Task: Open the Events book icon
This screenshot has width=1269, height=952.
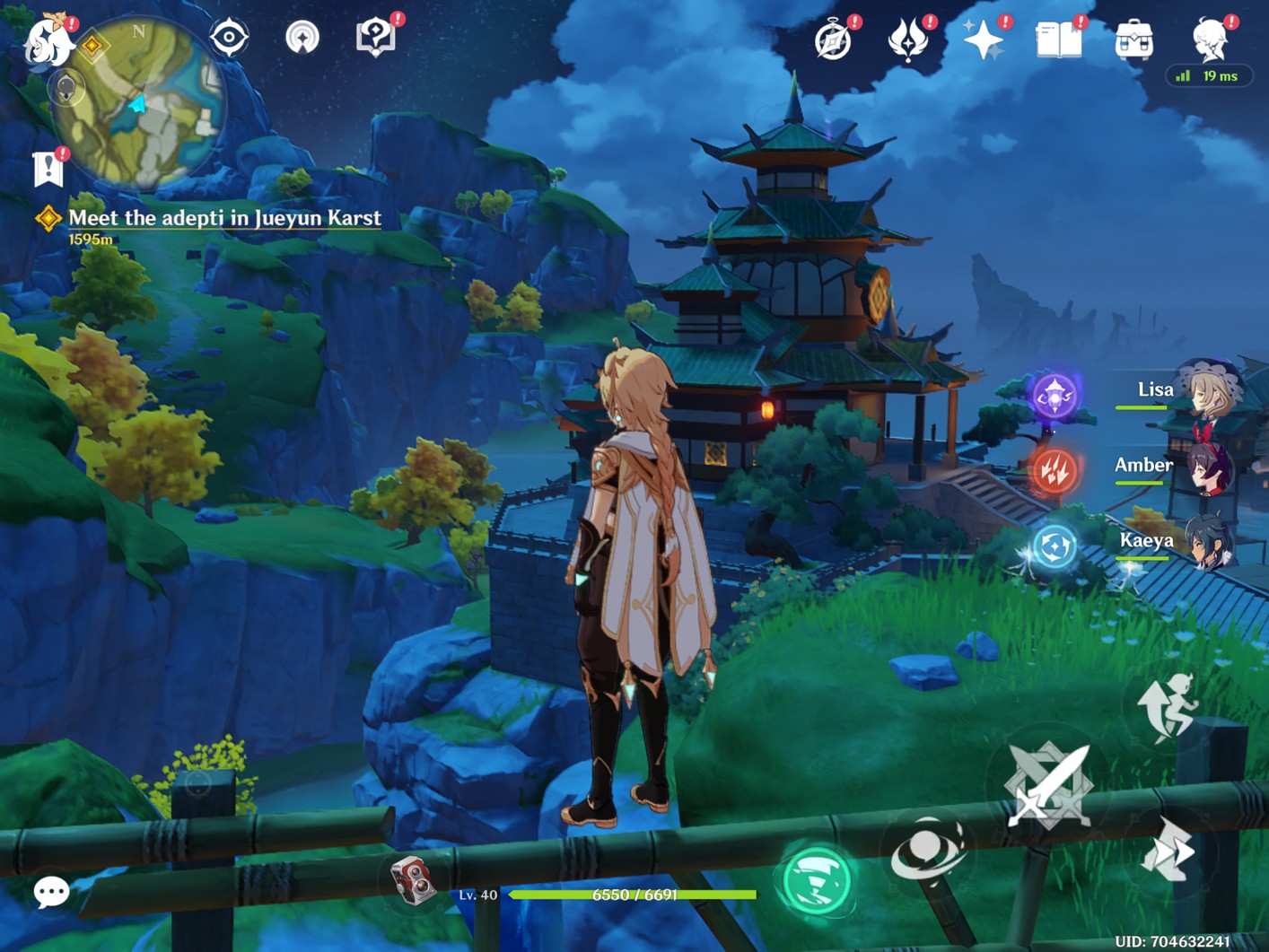Action: 1058,40
